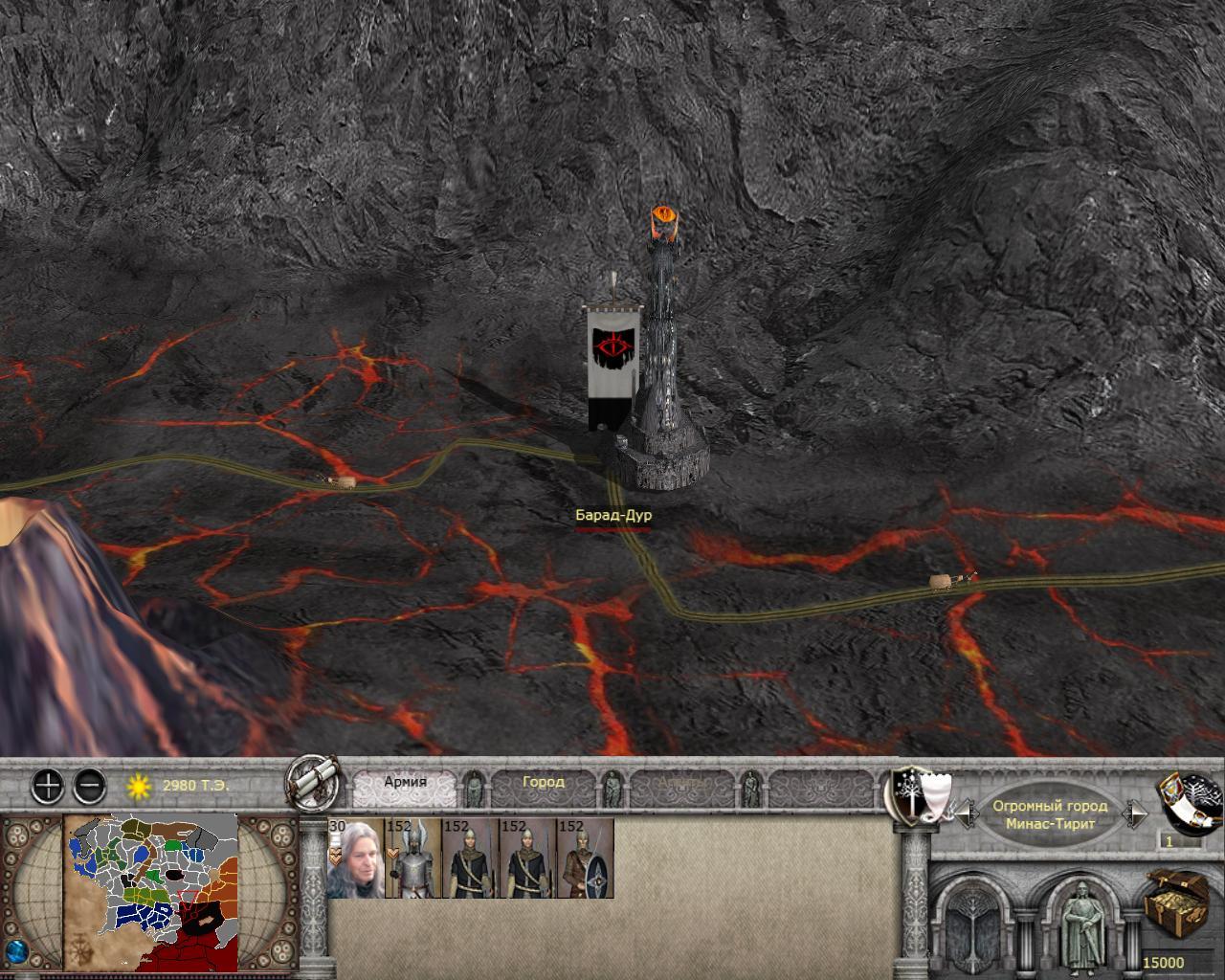End the turn with the horn button

click(1192, 800)
